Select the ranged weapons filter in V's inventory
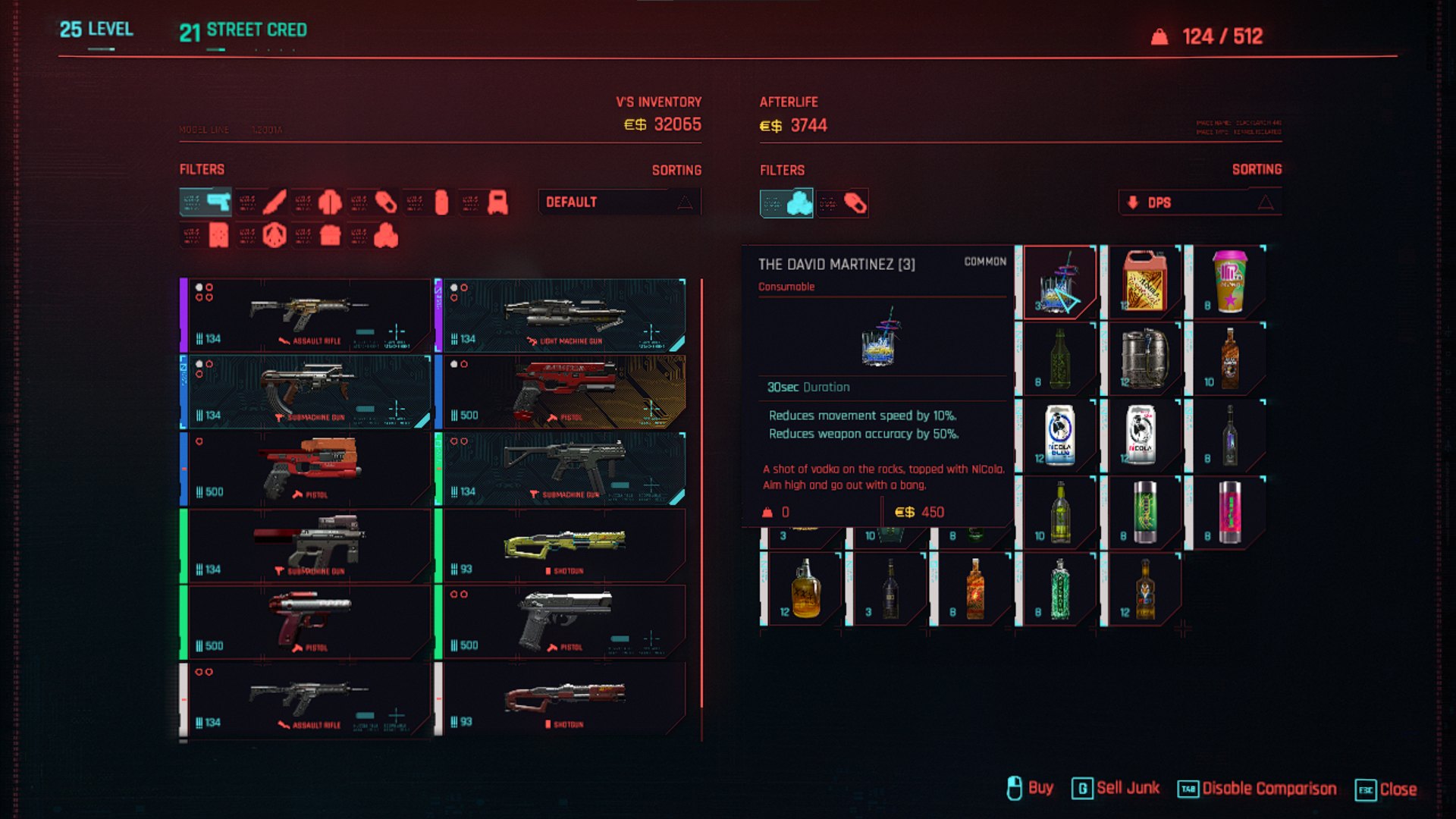Screen dimensions: 1456x819 point(205,203)
